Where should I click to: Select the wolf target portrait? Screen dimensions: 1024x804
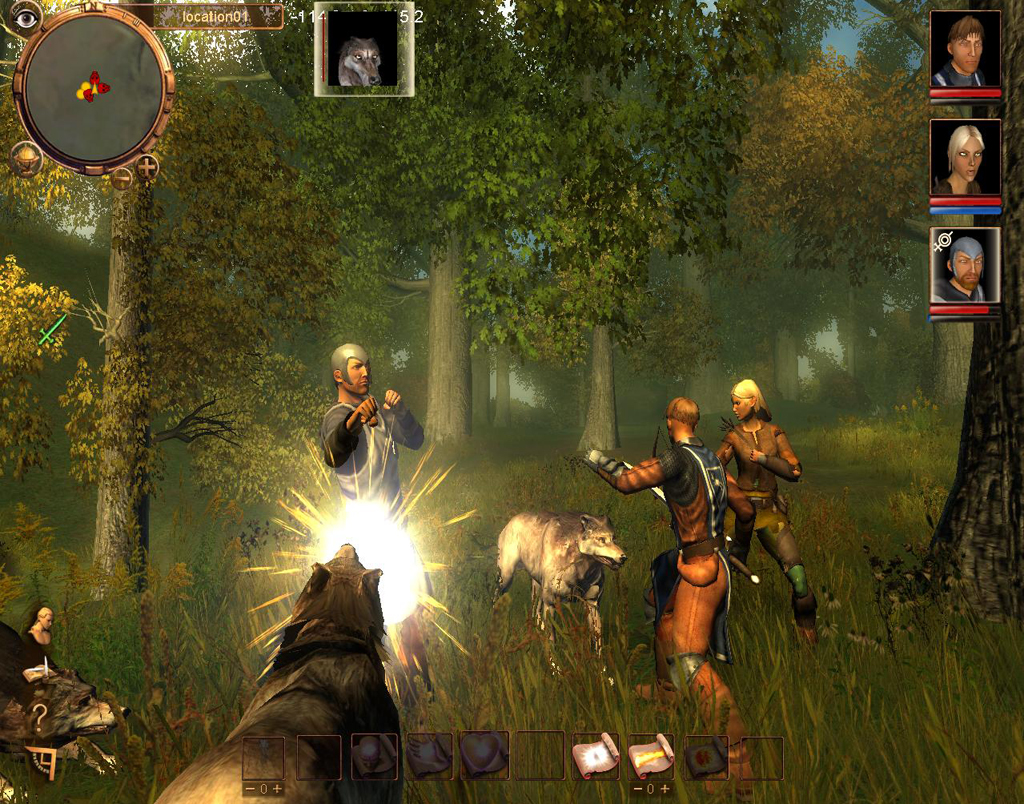(362, 50)
